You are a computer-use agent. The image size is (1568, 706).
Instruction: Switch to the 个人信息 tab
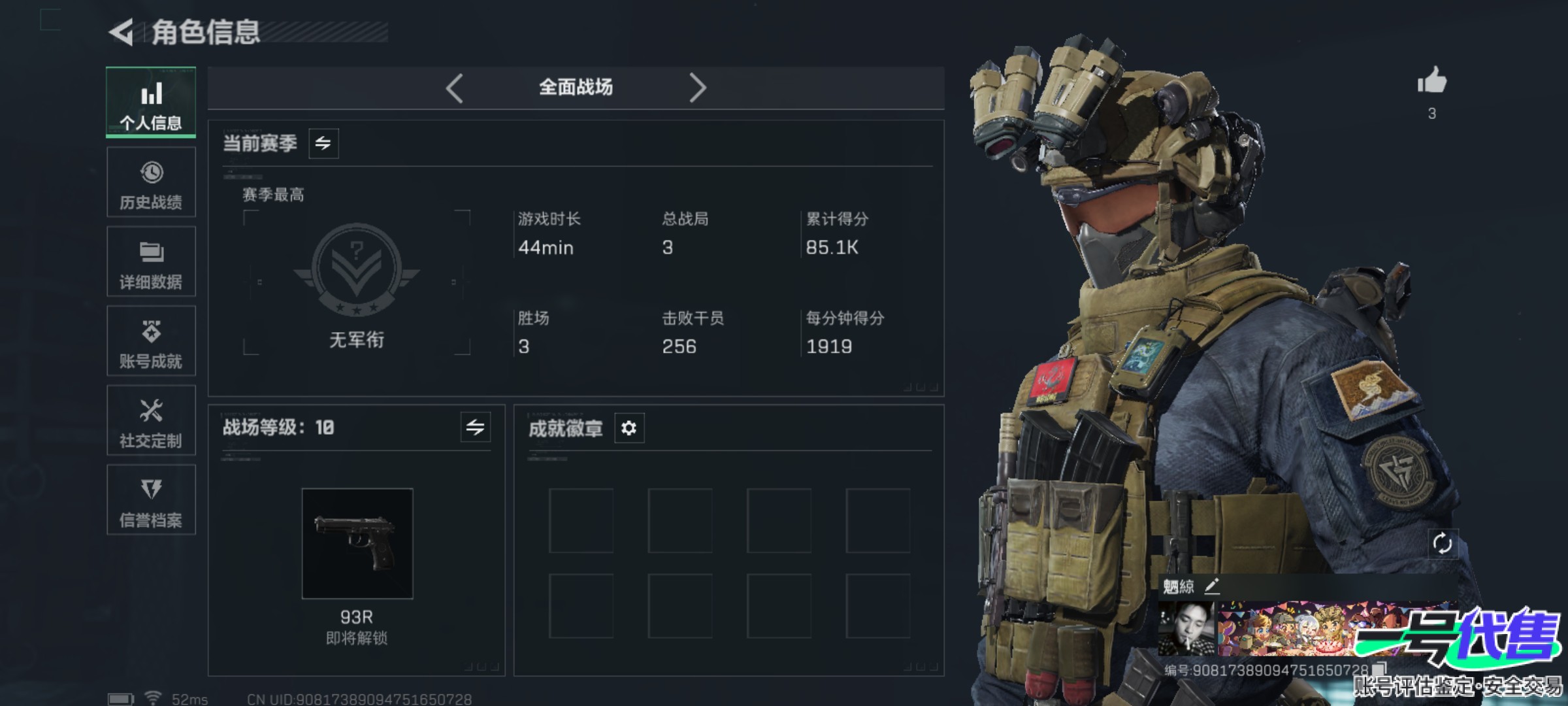151,103
